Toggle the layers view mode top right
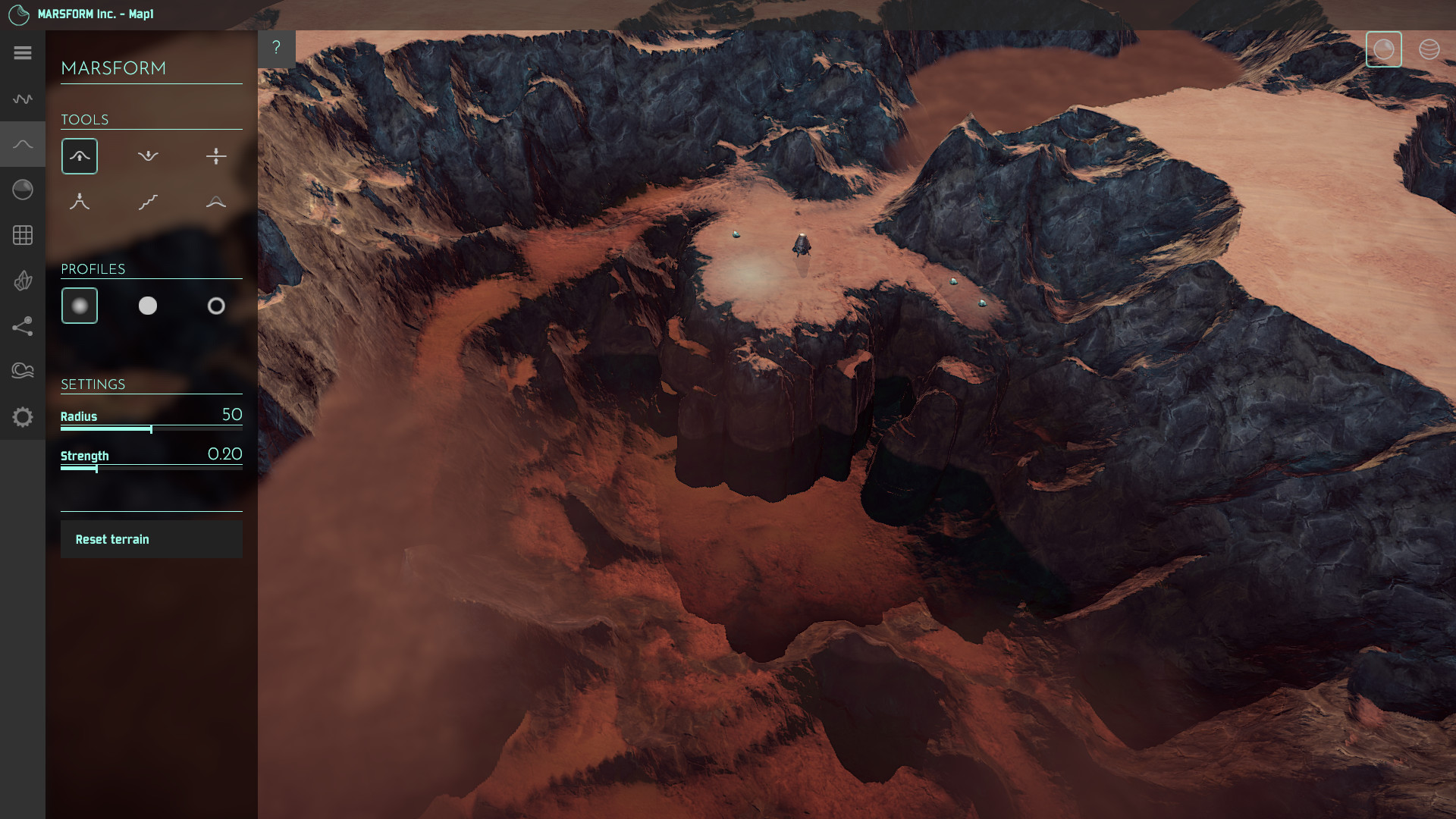This screenshot has width=1456, height=819. coord(1429,49)
